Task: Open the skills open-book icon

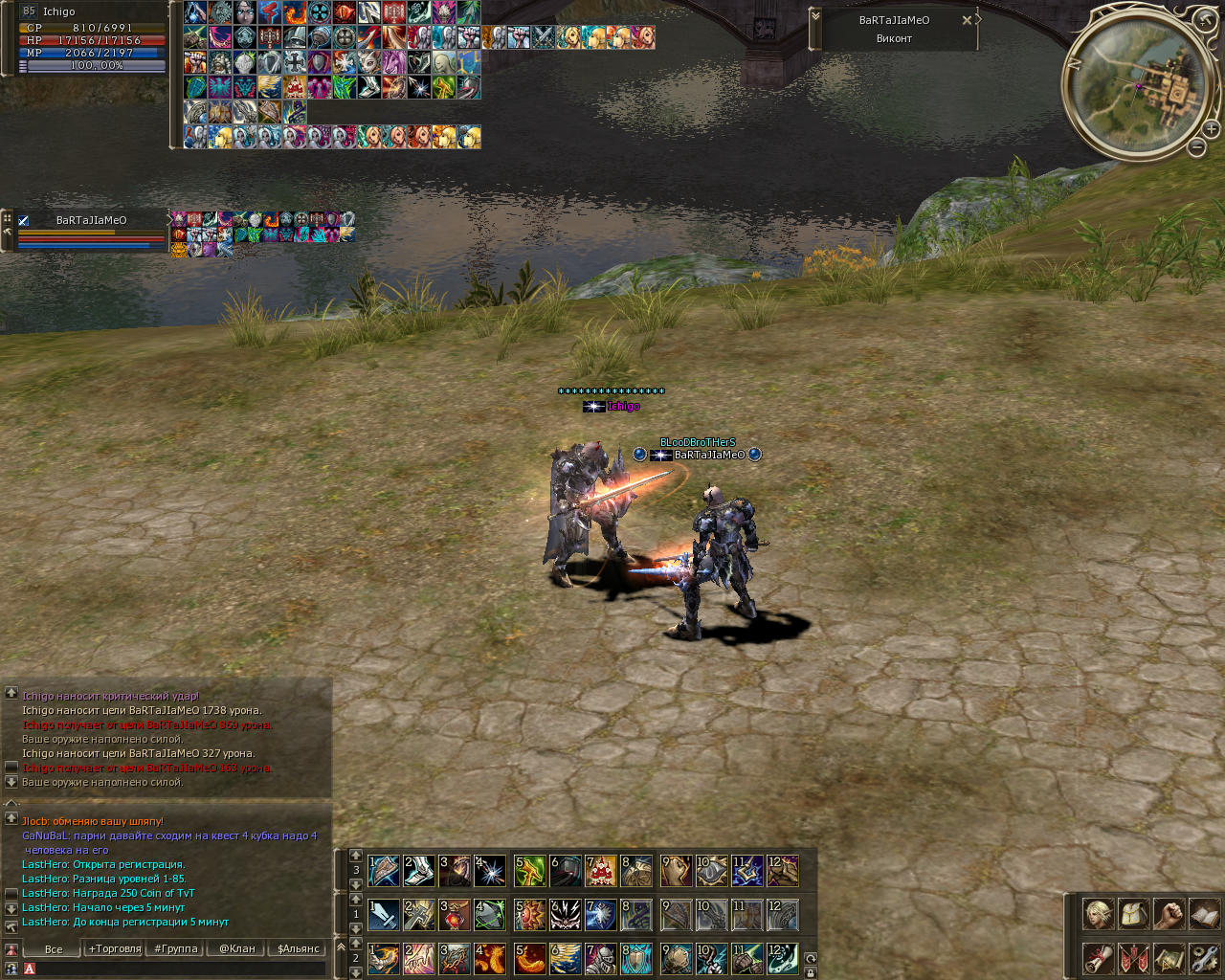Action: click(x=1204, y=914)
